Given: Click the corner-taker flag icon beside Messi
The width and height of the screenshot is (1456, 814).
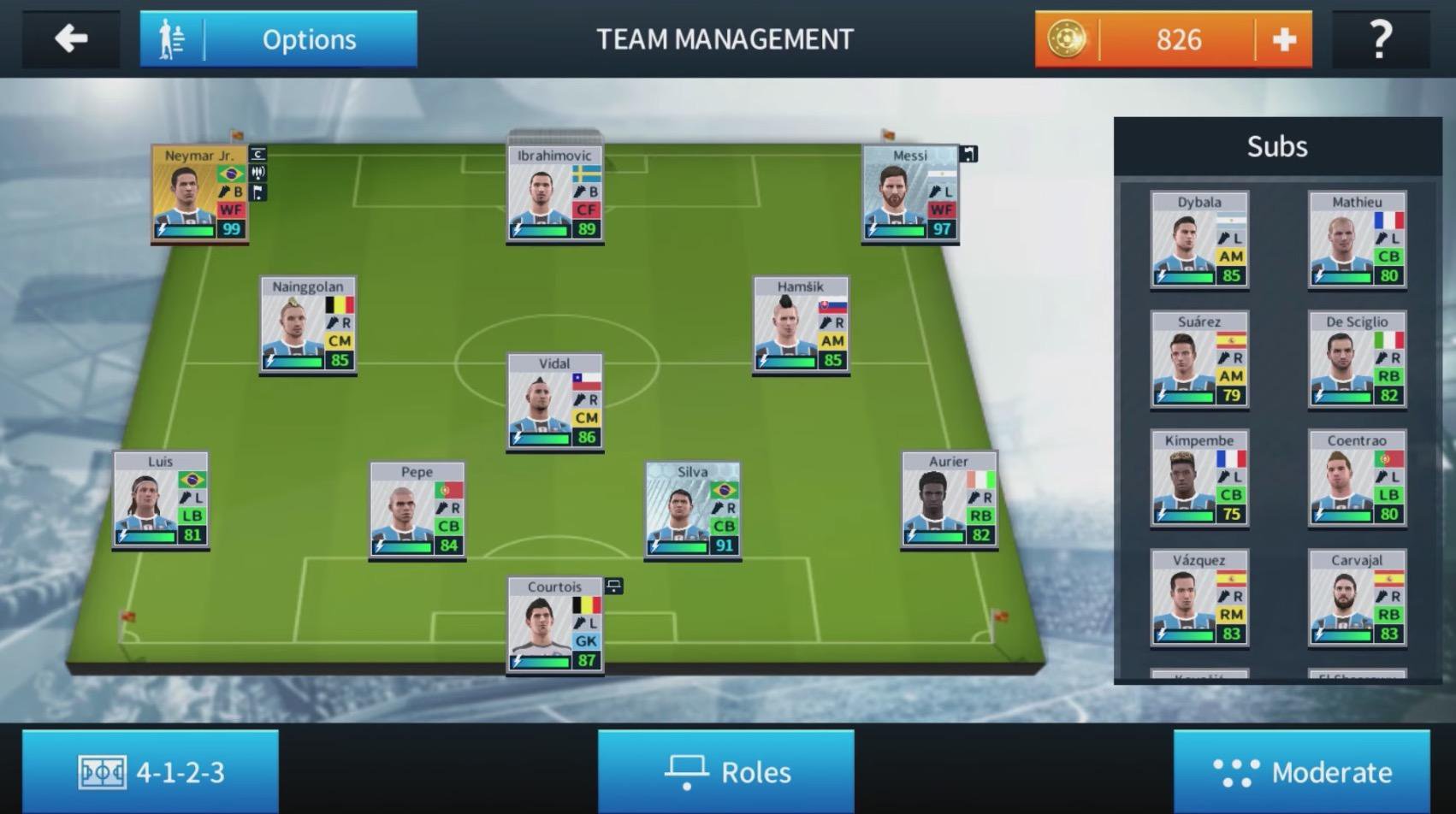Looking at the screenshot, I should point(968,154).
